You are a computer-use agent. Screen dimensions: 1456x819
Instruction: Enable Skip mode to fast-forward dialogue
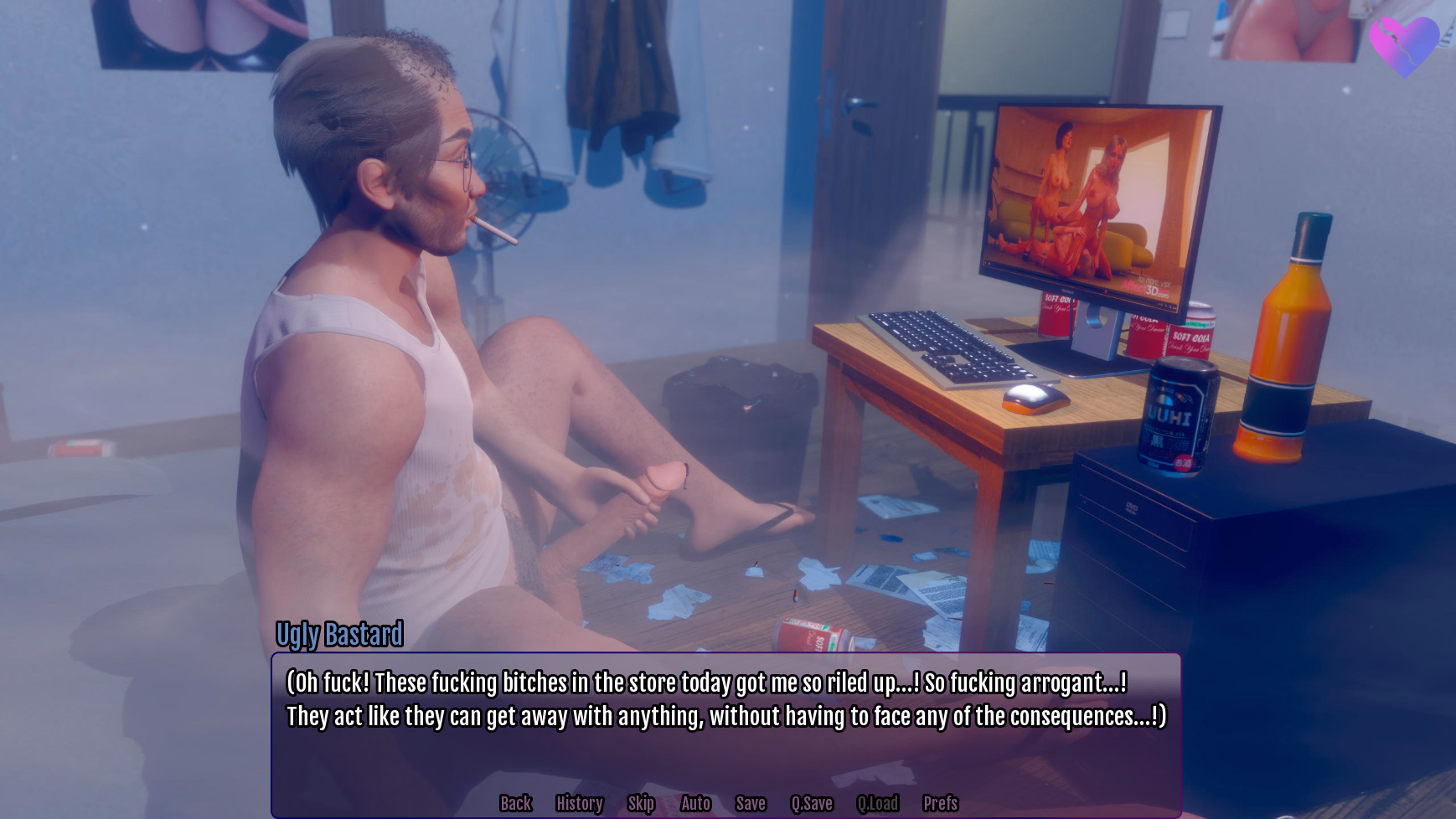pyautogui.click(x=640, y=803)
